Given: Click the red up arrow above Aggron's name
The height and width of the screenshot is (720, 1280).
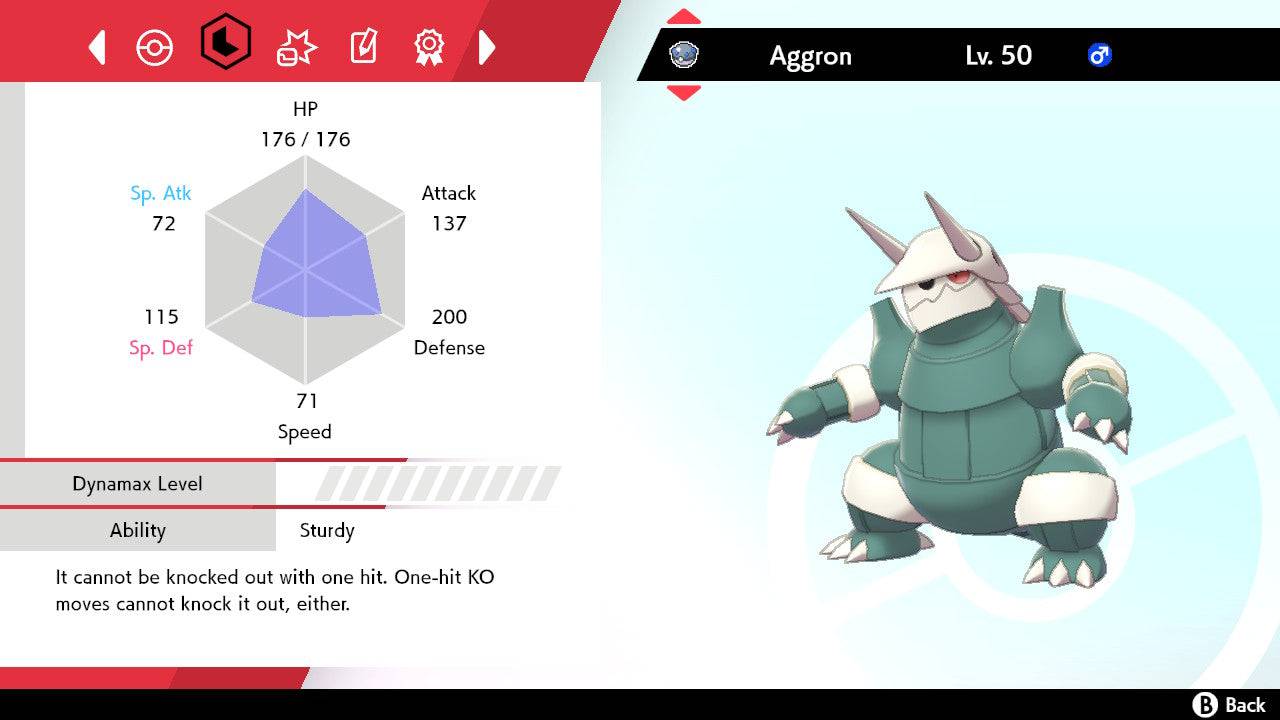Looking at the screenshot, I should 683,15.
